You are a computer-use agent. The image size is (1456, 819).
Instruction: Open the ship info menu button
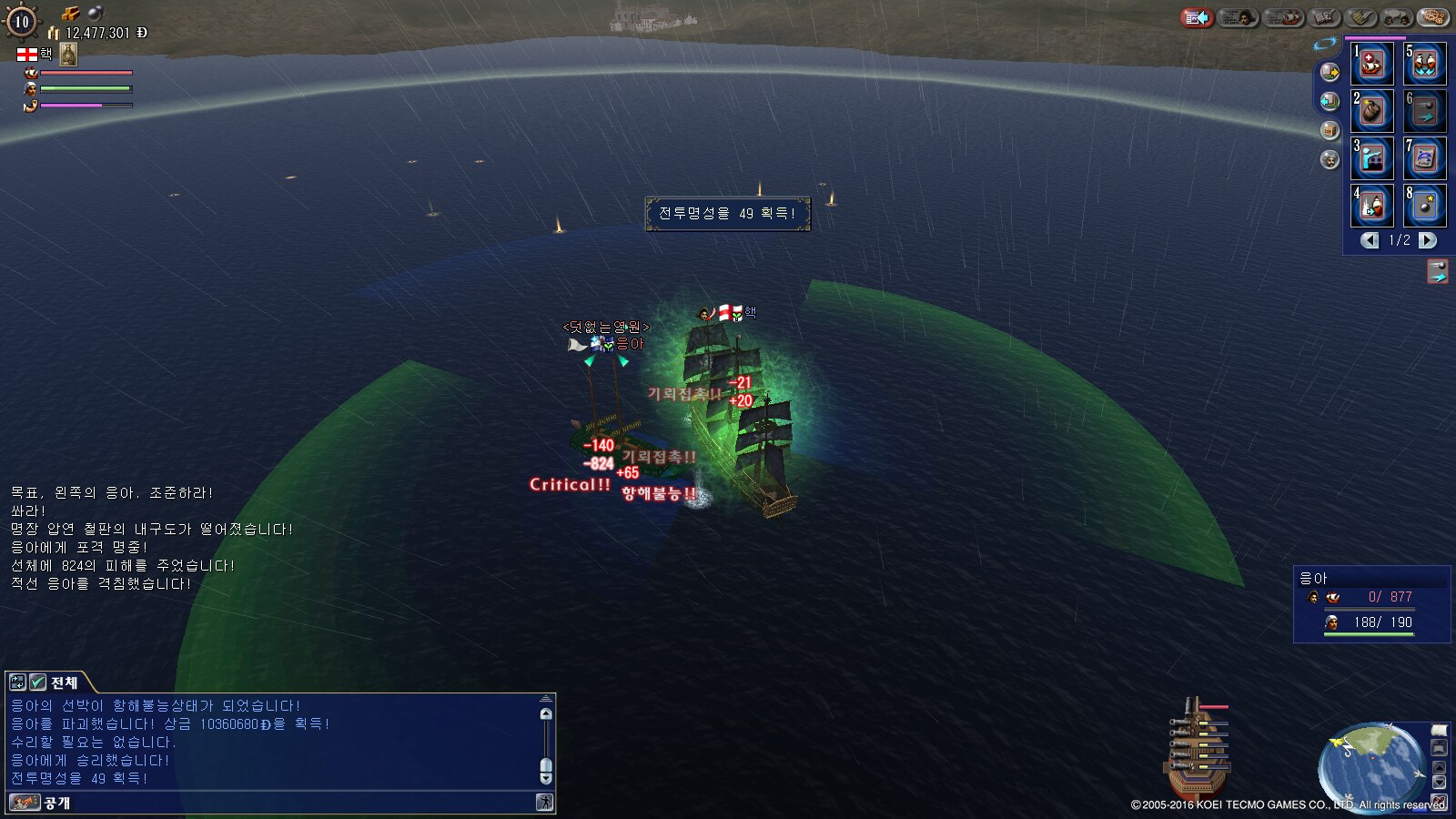[1284, 17]
